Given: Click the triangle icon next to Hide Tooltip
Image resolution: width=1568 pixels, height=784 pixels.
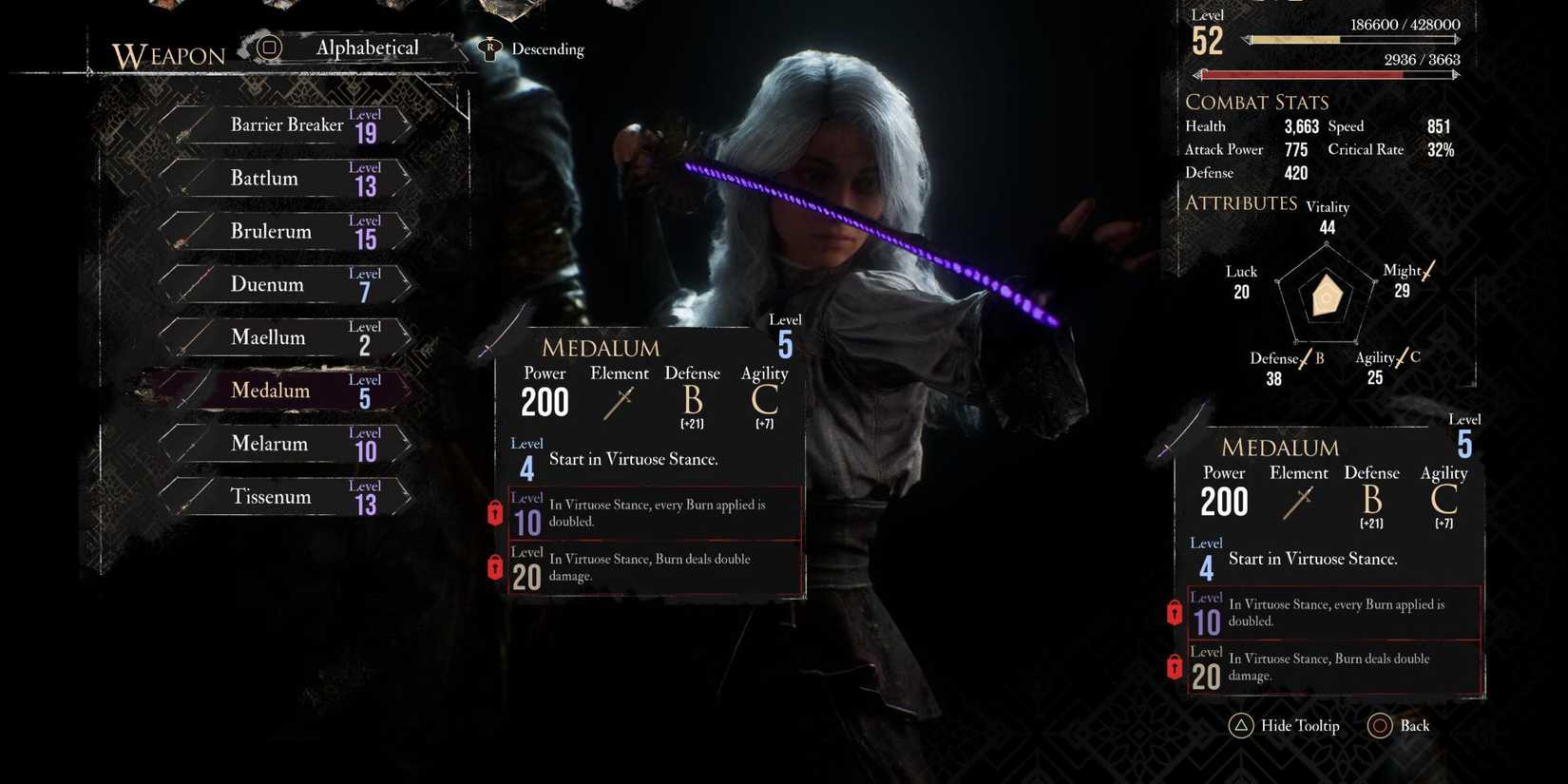Looking at the screenshot, I should coord(1240,725).
